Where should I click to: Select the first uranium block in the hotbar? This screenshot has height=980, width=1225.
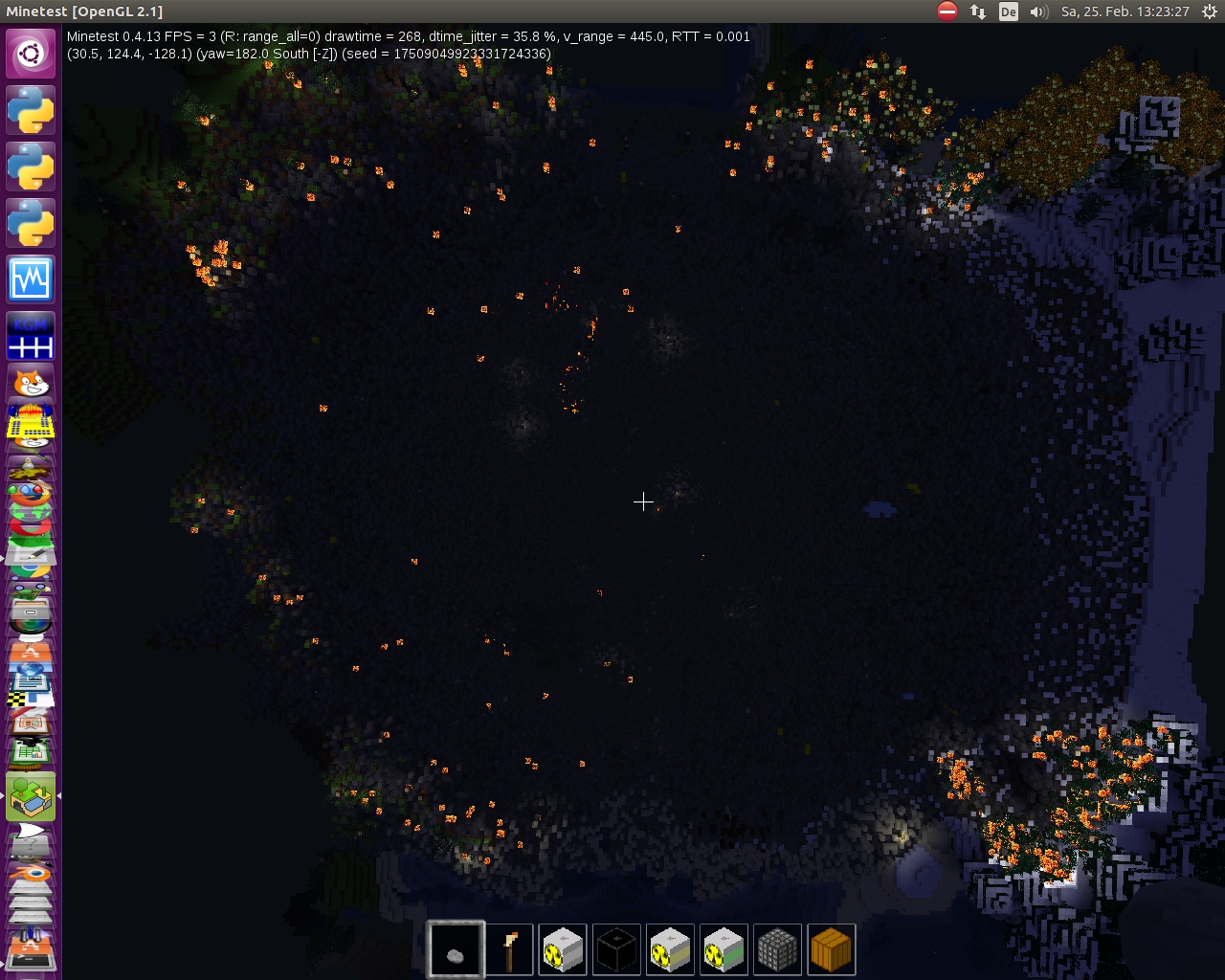click(564, 948)
